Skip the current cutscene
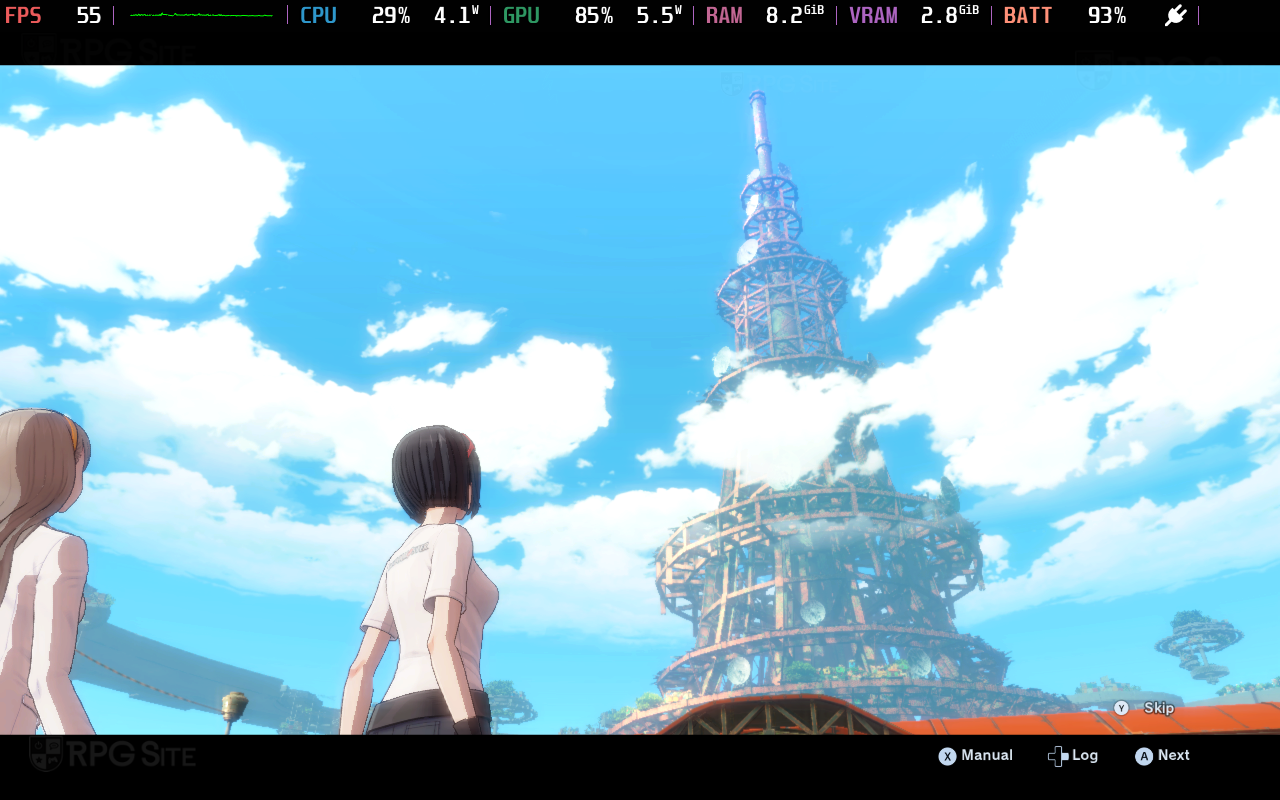This screenshot has width=1280, height=800. click(x=1144, y=708)
